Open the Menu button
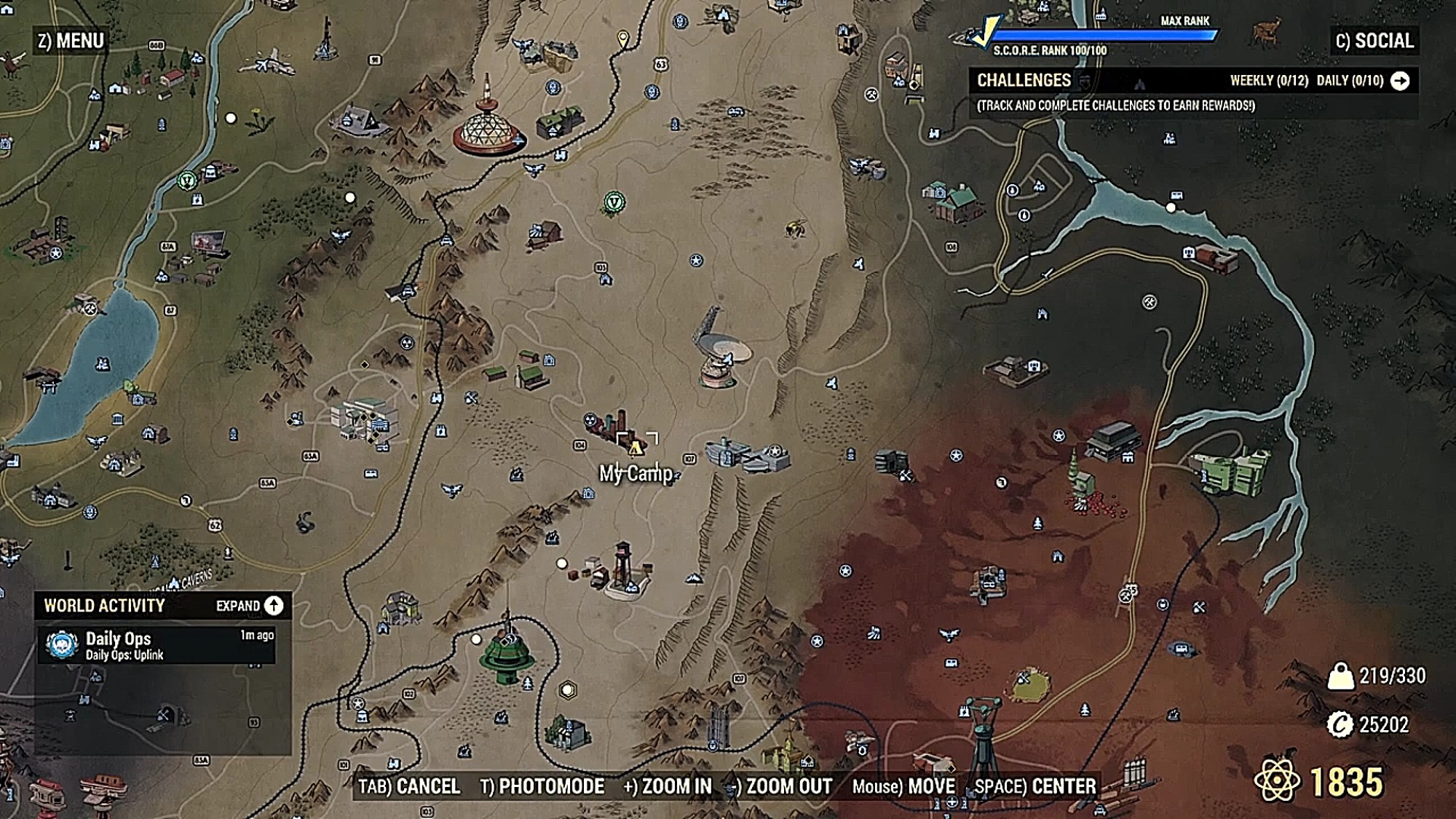 (71, 41)
